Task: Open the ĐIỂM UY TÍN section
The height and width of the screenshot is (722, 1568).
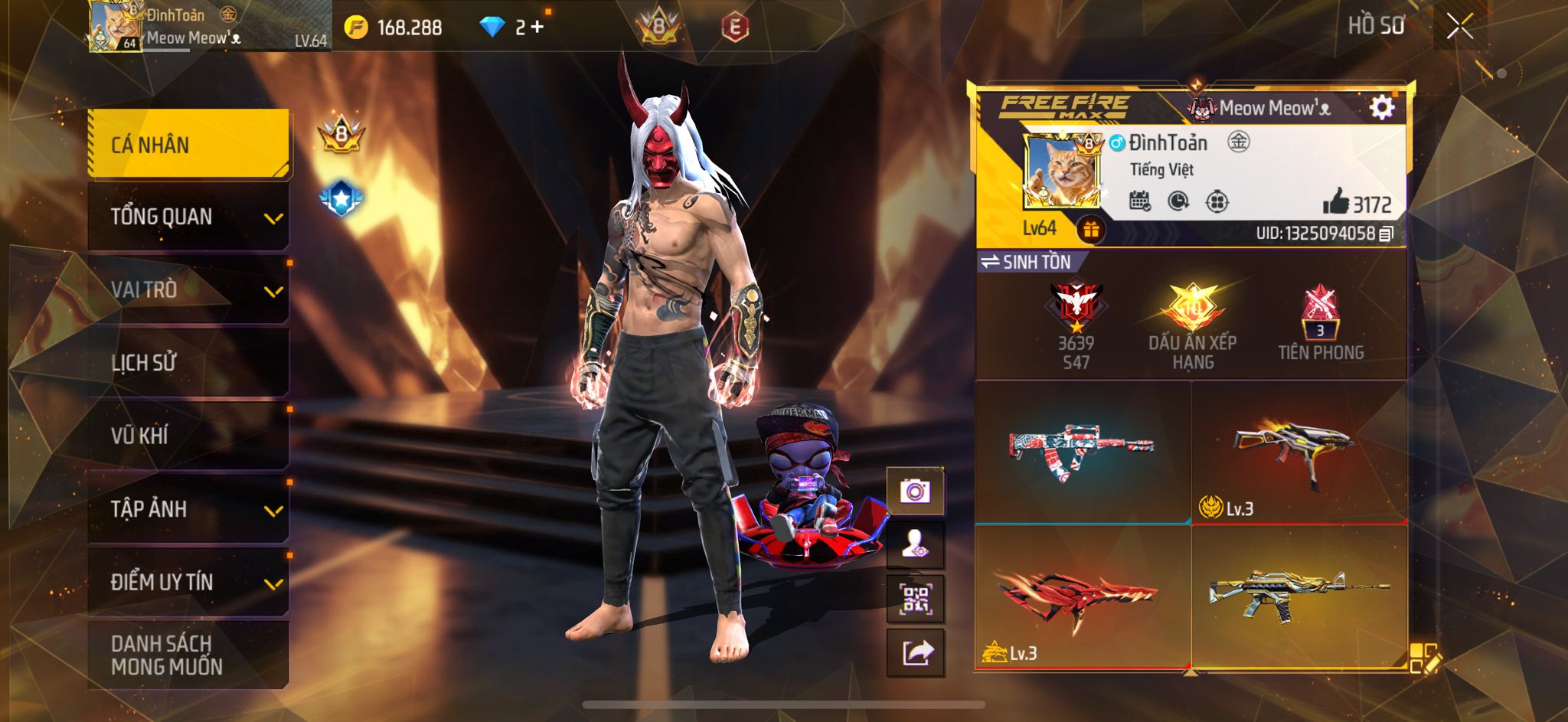Action: point(188,582)
